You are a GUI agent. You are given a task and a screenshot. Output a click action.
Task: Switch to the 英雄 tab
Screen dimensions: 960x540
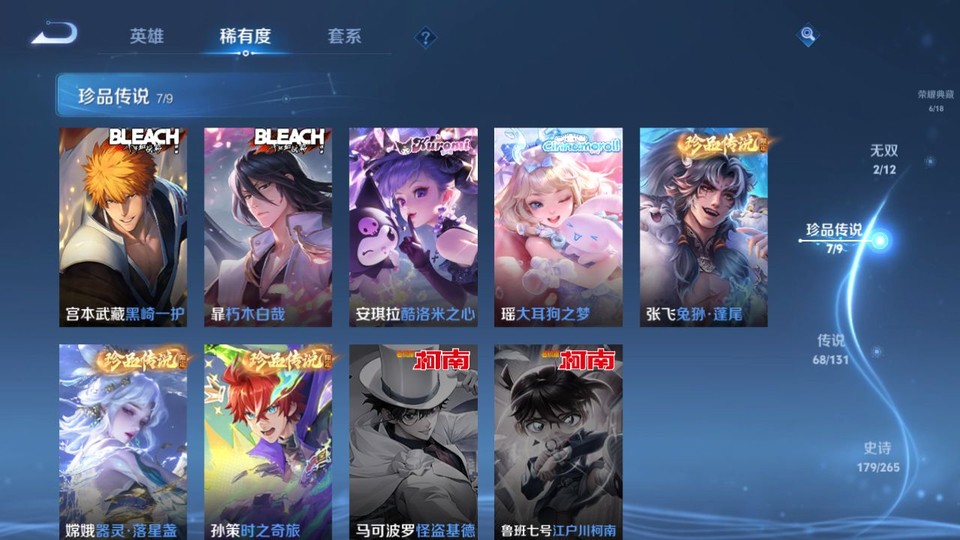[146, 37]
